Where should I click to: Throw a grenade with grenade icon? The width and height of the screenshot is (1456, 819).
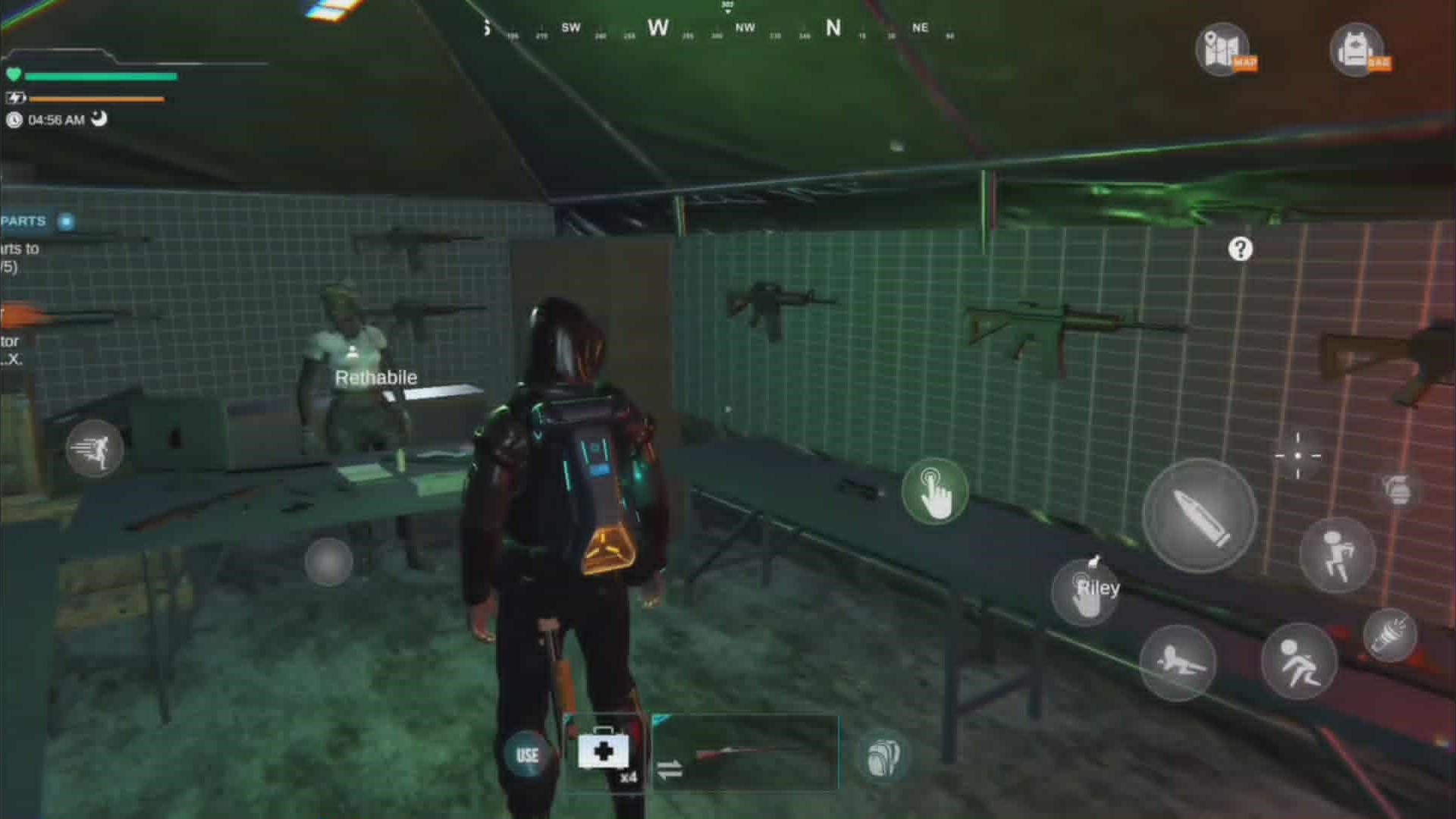tap(1398, 490)
